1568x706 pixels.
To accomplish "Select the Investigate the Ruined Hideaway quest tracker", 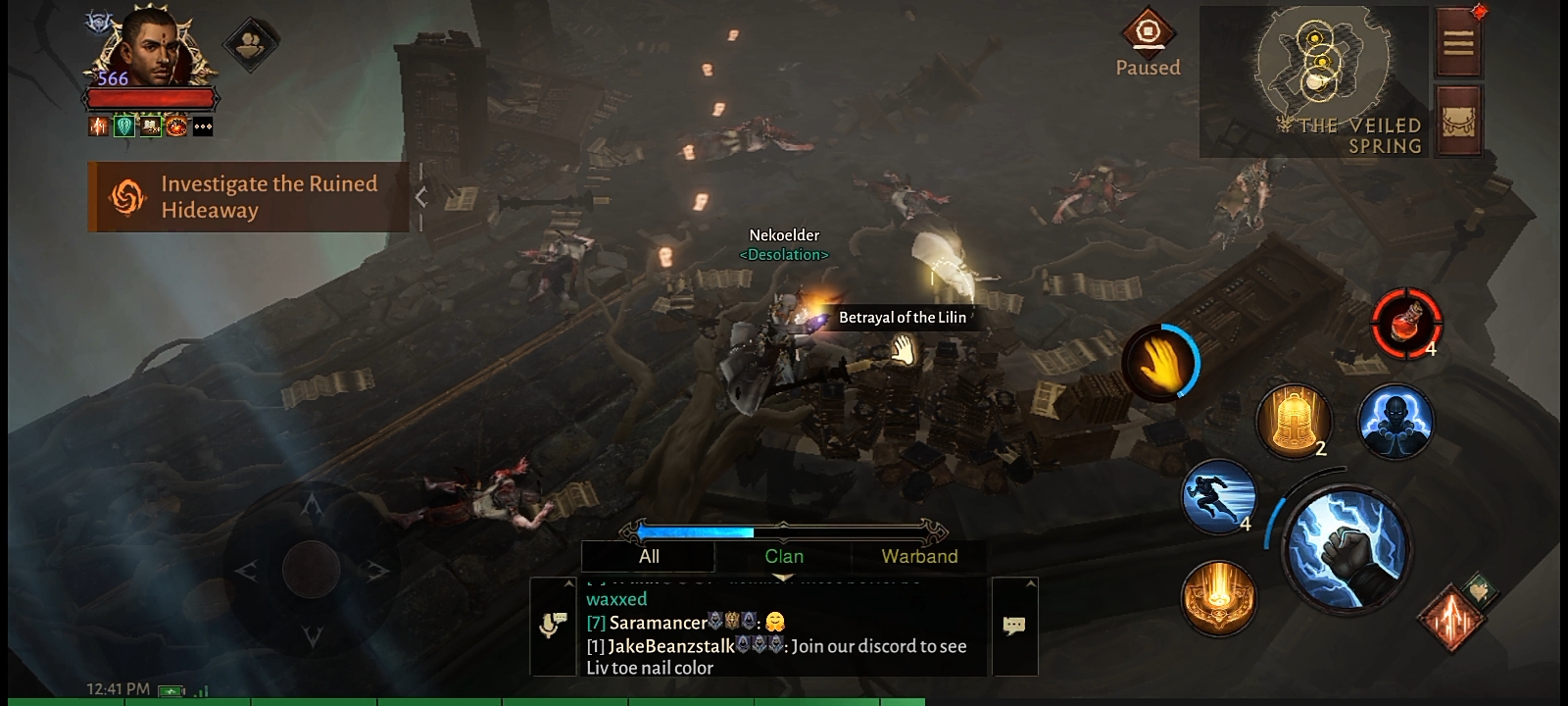I will click(250, 197).
